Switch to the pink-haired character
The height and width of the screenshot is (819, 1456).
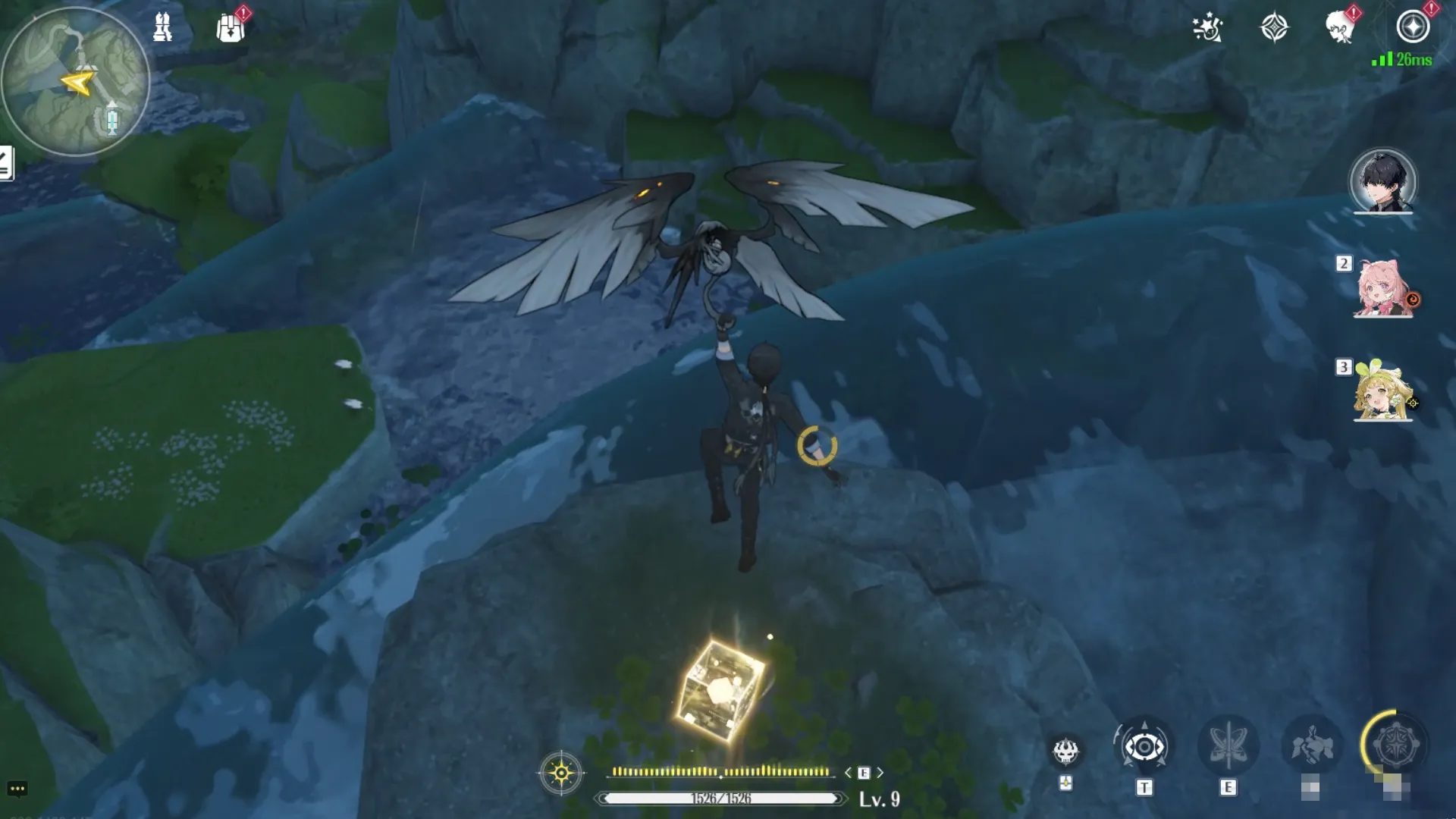click(x=1382, y=288)
